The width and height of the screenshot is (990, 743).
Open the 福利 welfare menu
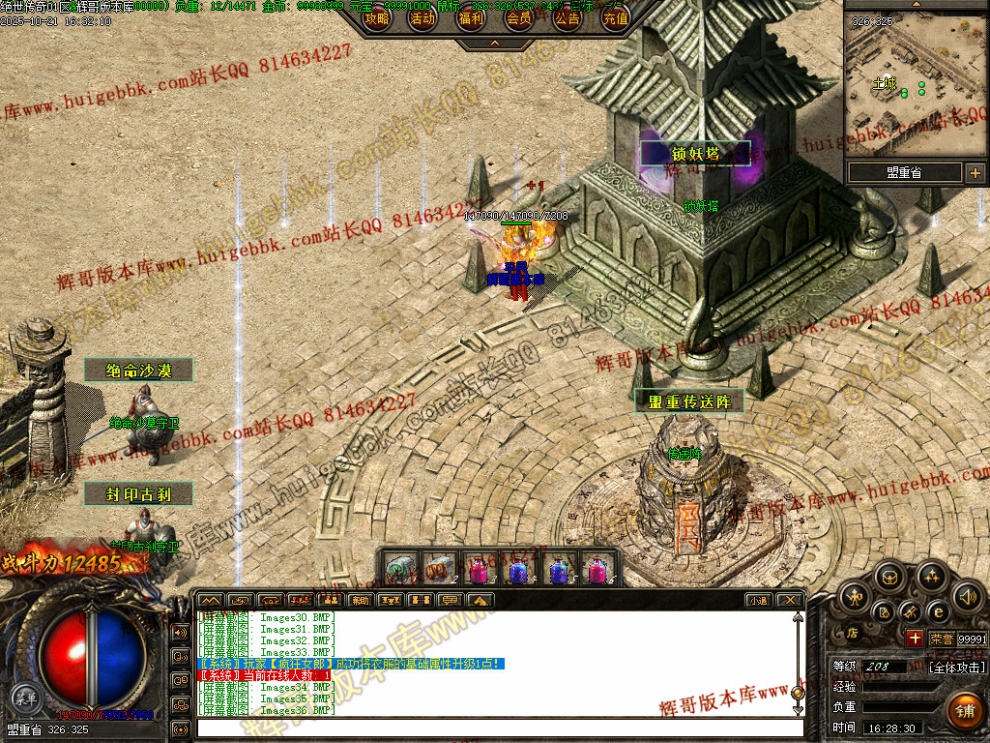point(471,18)
